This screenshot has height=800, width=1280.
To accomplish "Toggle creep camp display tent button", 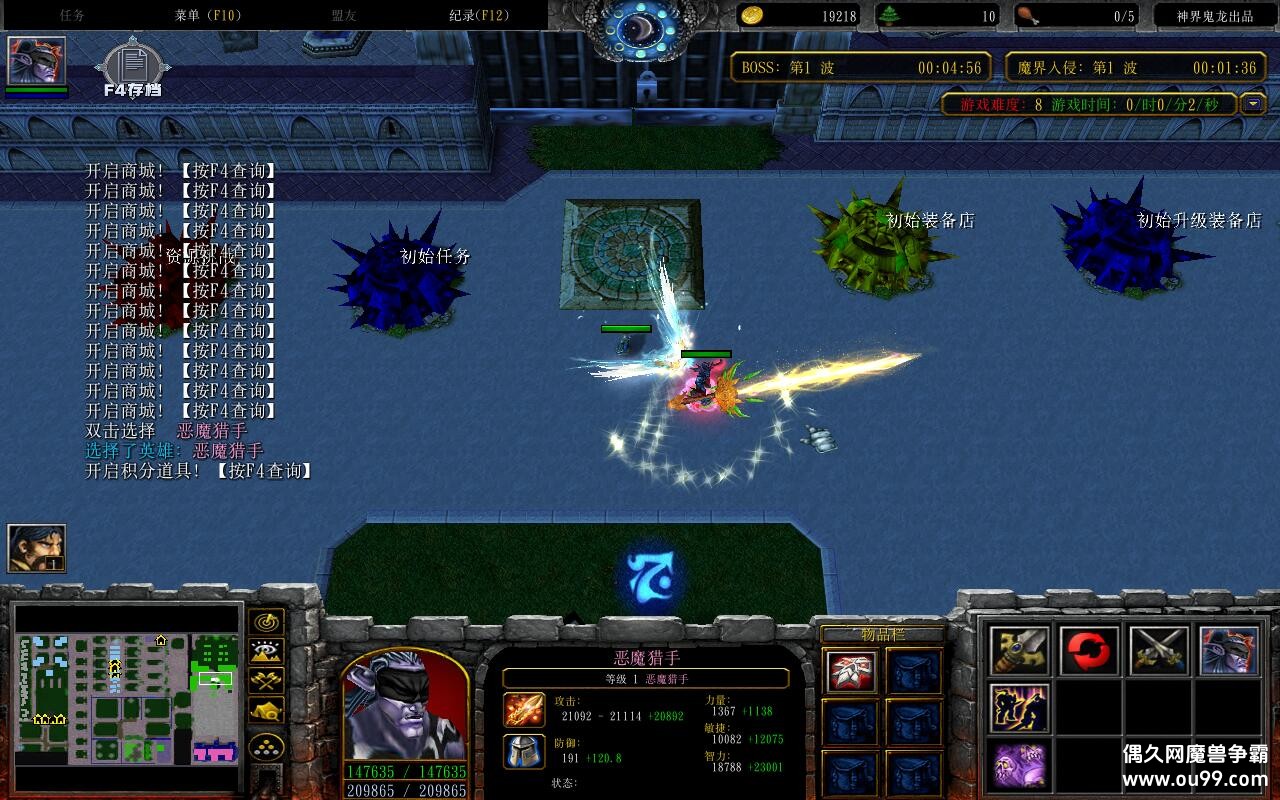I will pos(266,710).
